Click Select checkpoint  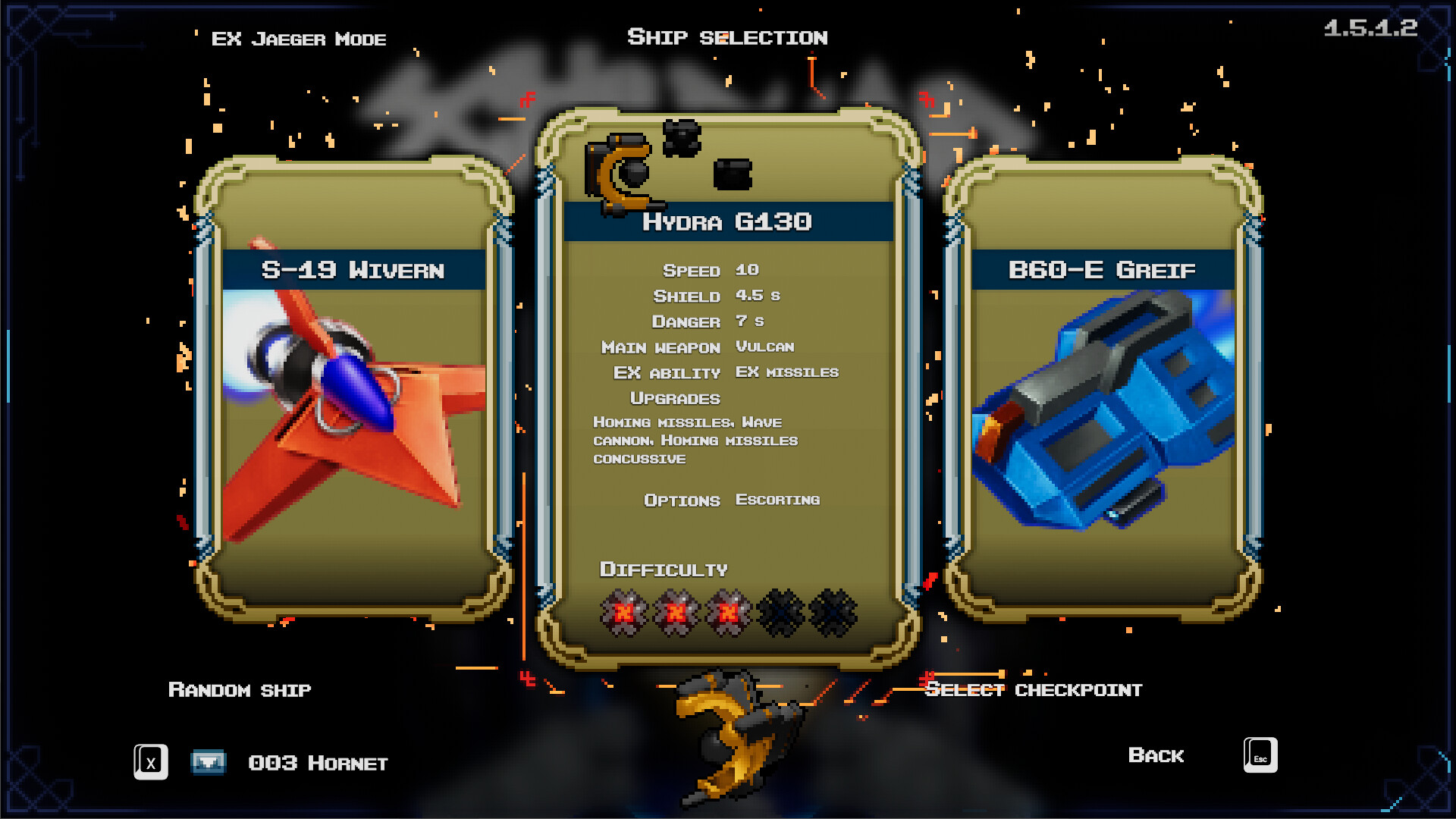pos(1034,690)
